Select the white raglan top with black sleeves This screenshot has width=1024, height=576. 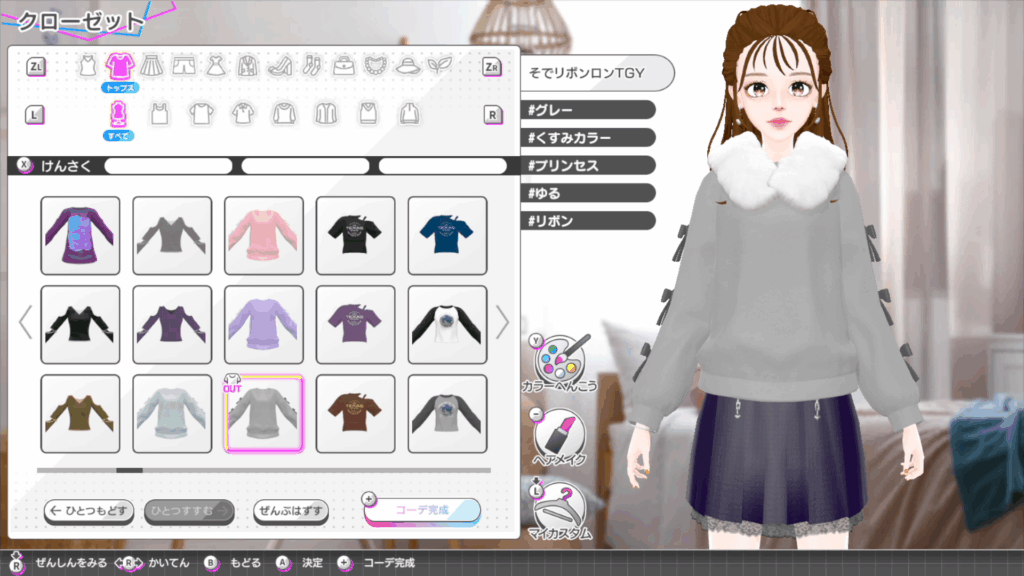[447, 324]
